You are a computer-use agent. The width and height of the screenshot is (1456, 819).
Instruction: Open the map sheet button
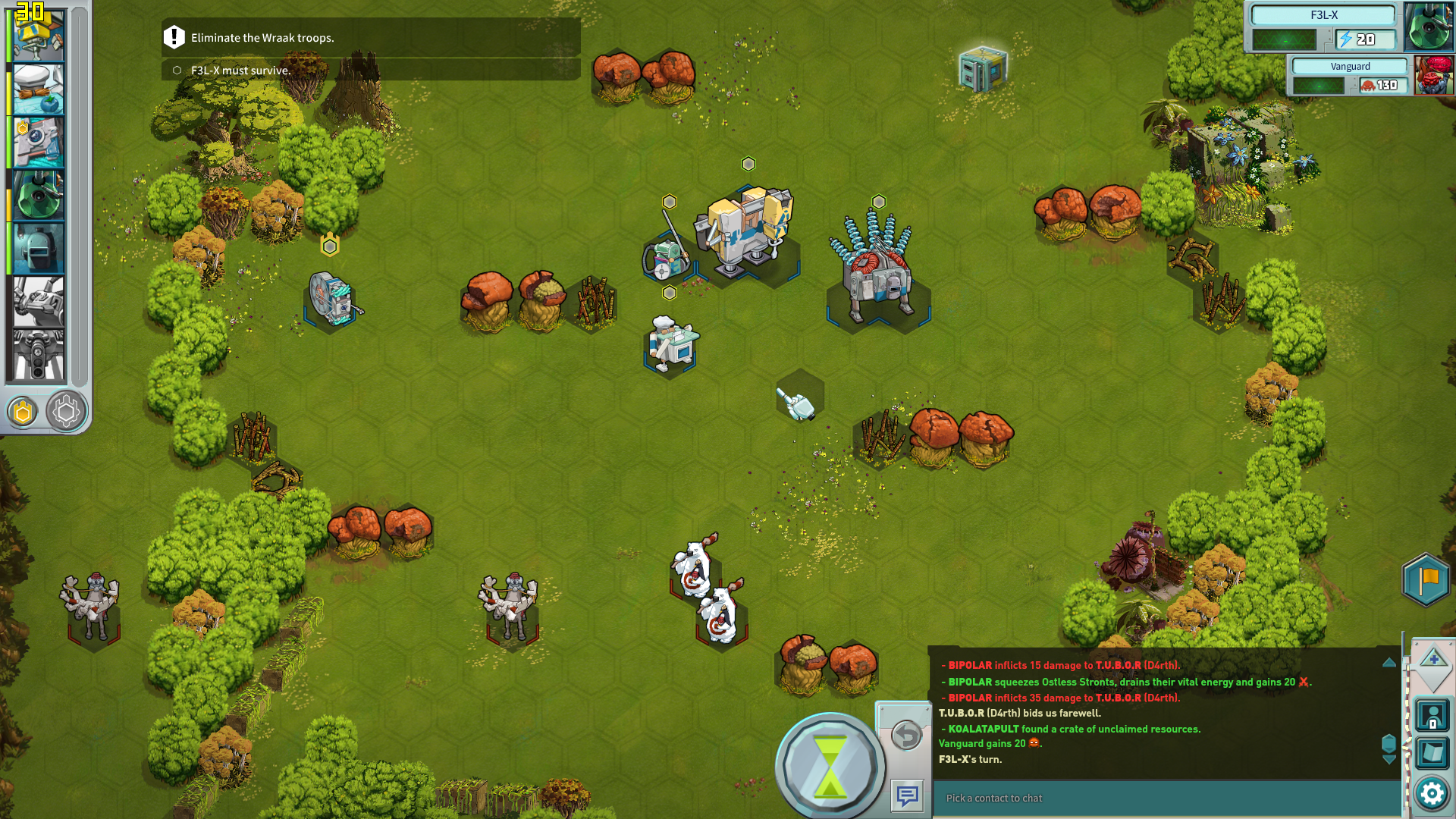pos(1432,753)
